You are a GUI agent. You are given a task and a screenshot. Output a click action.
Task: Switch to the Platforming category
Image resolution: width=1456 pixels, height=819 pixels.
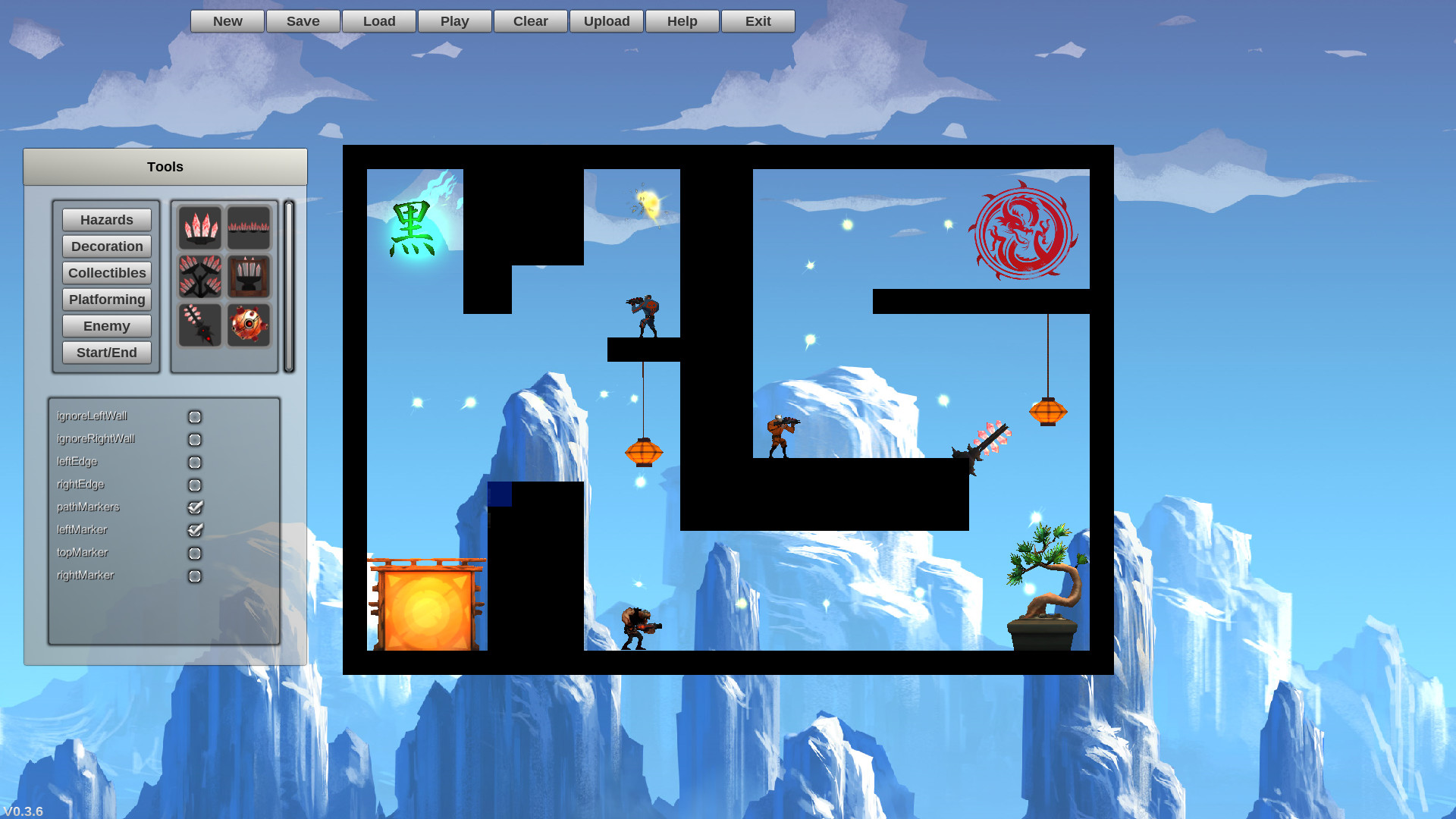click(106, 299)
